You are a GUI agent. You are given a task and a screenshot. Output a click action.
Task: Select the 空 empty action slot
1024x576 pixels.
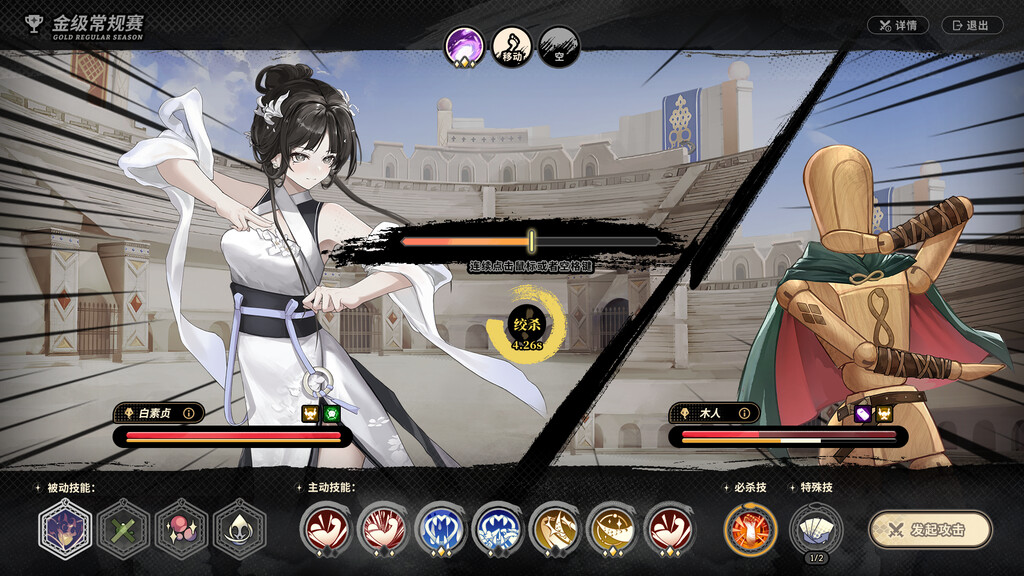click(559, 47)
